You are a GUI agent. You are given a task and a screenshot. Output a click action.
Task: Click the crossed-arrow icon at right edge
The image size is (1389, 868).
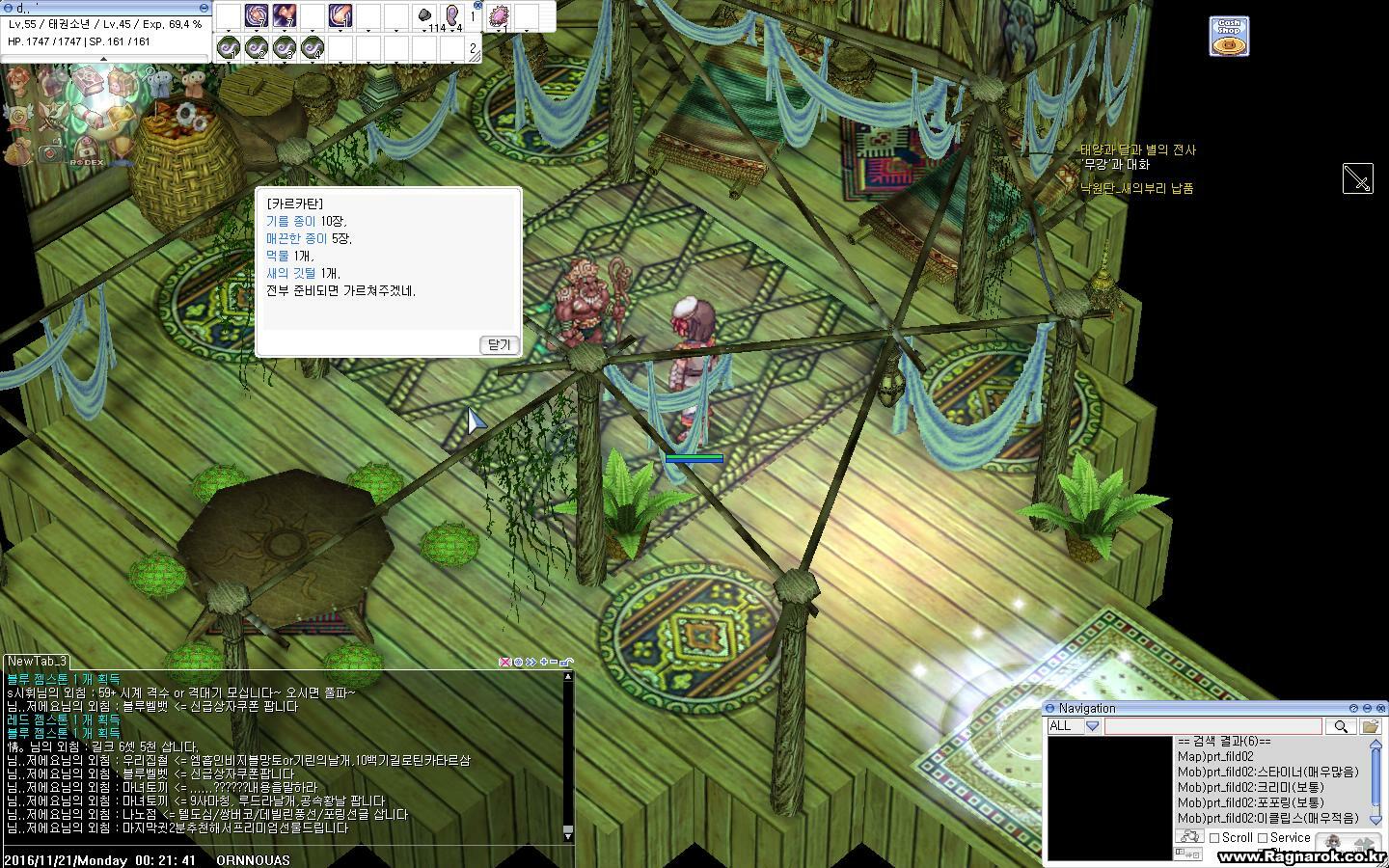pos(1357,178)
